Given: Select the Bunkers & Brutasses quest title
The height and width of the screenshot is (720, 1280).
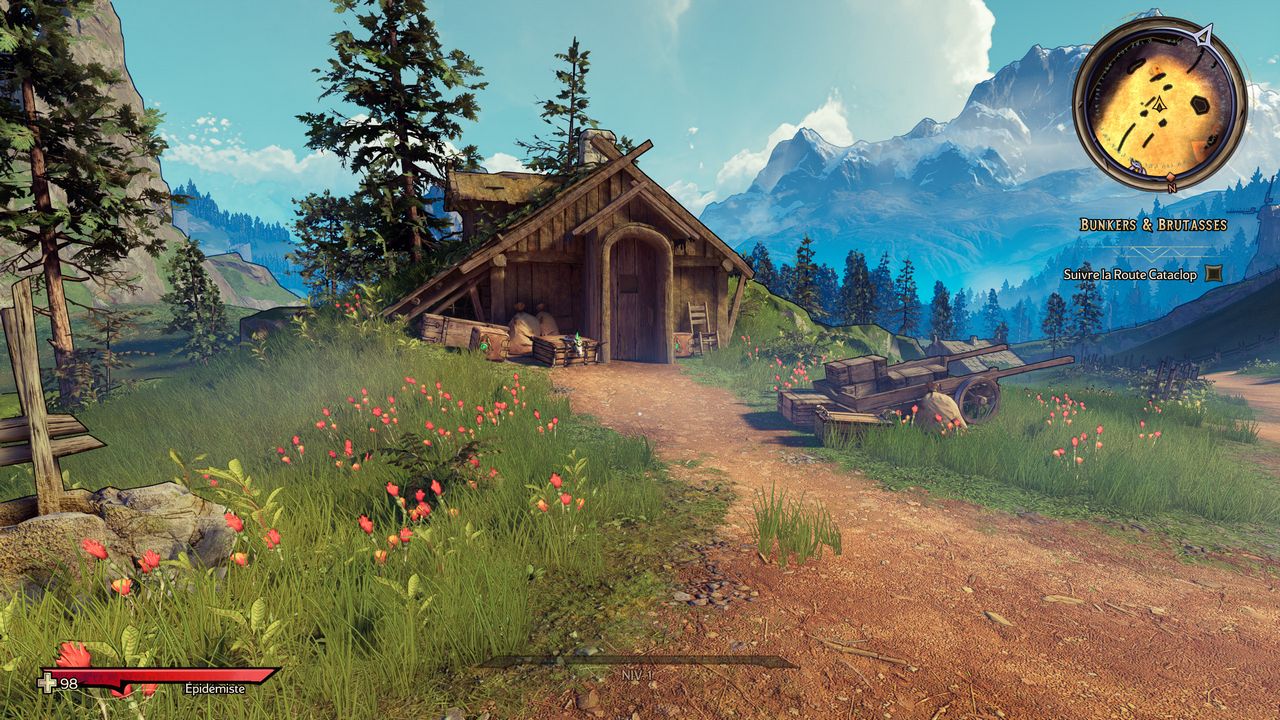Looking at the screenshot, I should point(1153,225).
